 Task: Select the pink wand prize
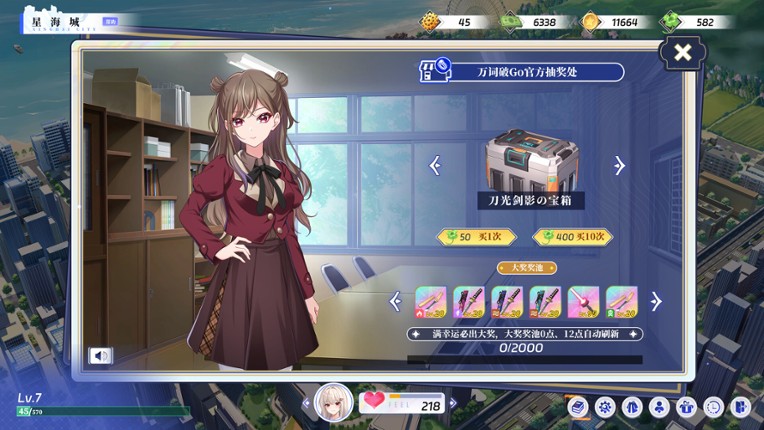point(583,301)
